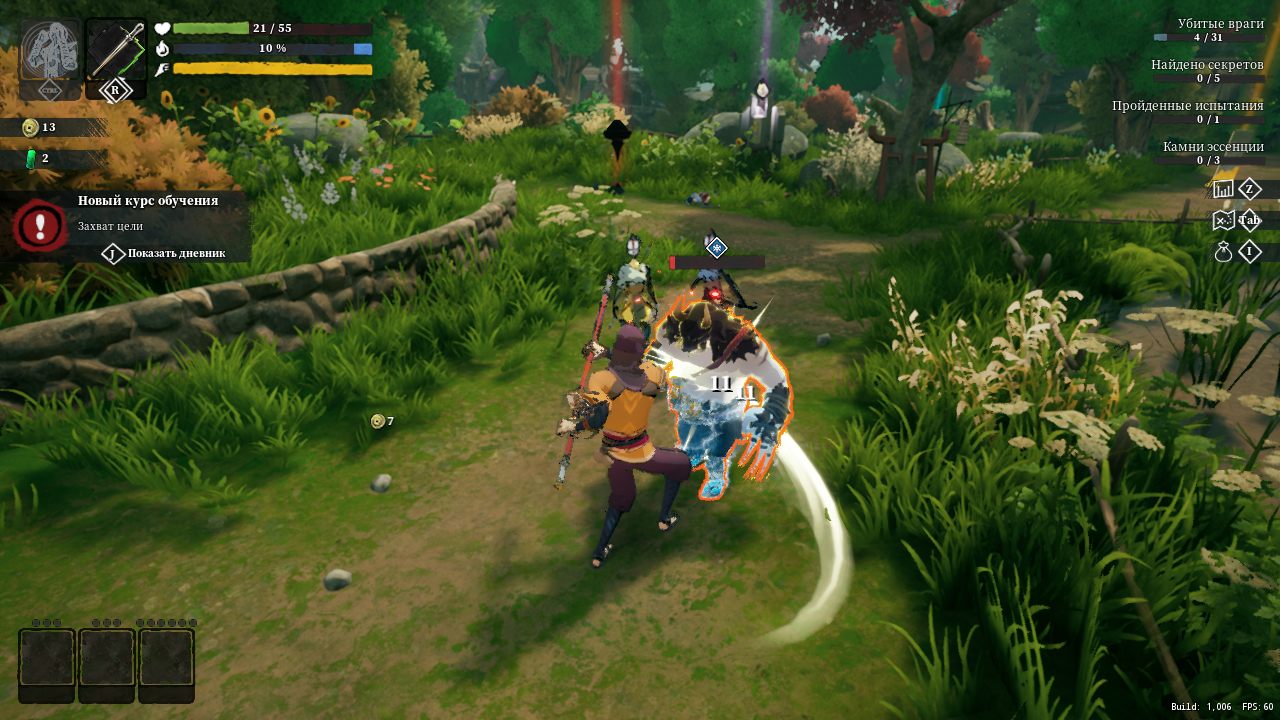Open the red exclamation tutorial notification

point(40,226)
